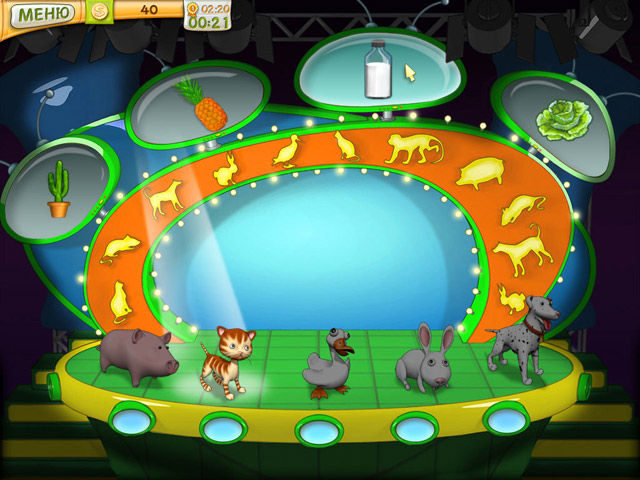The width and height of the screenshot is (640, 480).
Task: Select the striped orange kitten
Action: [x=227, y=362]
